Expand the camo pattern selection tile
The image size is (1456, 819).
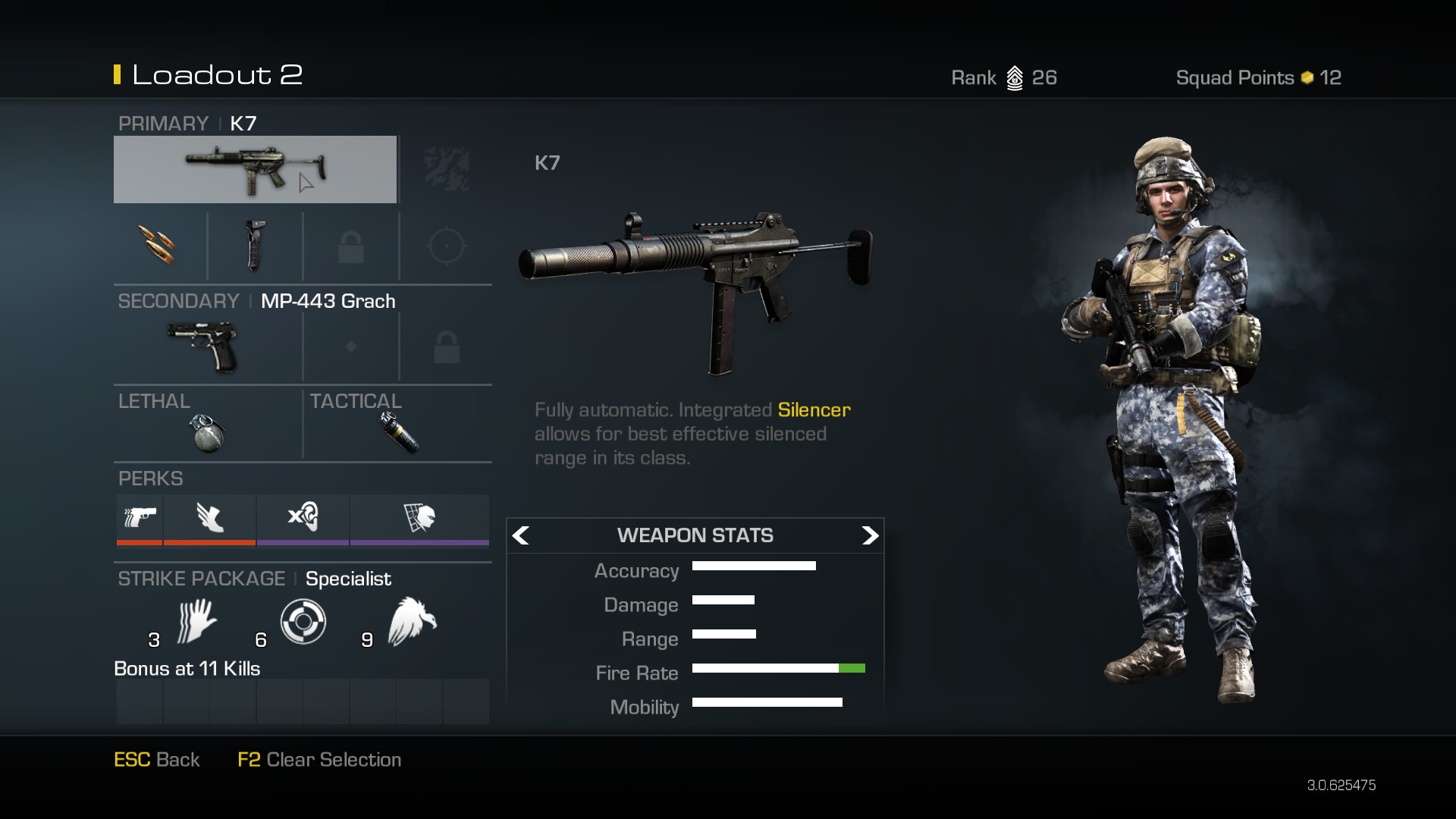[445, 168]
